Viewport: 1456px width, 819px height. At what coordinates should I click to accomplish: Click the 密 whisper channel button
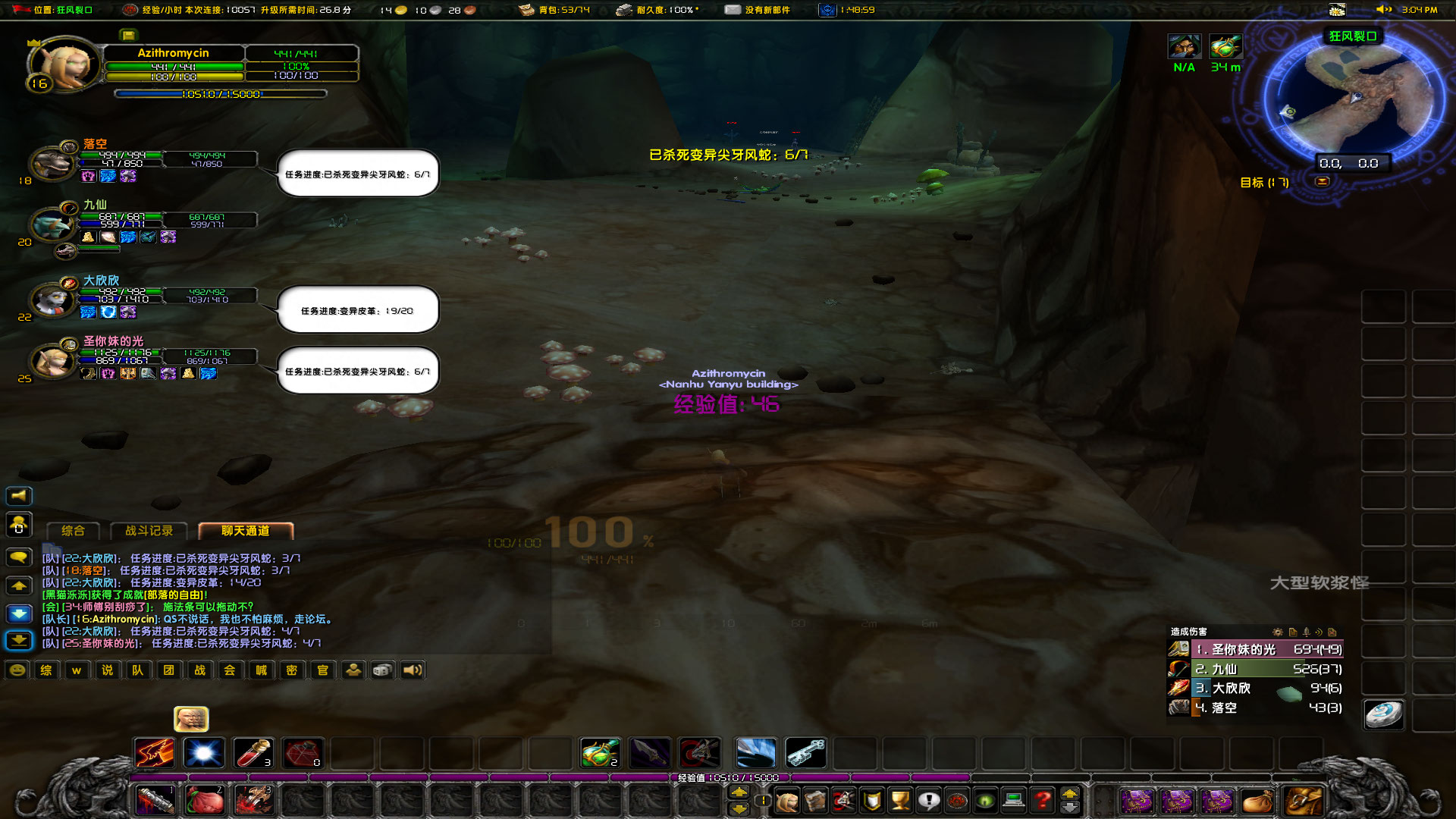[x=292, y=670]
